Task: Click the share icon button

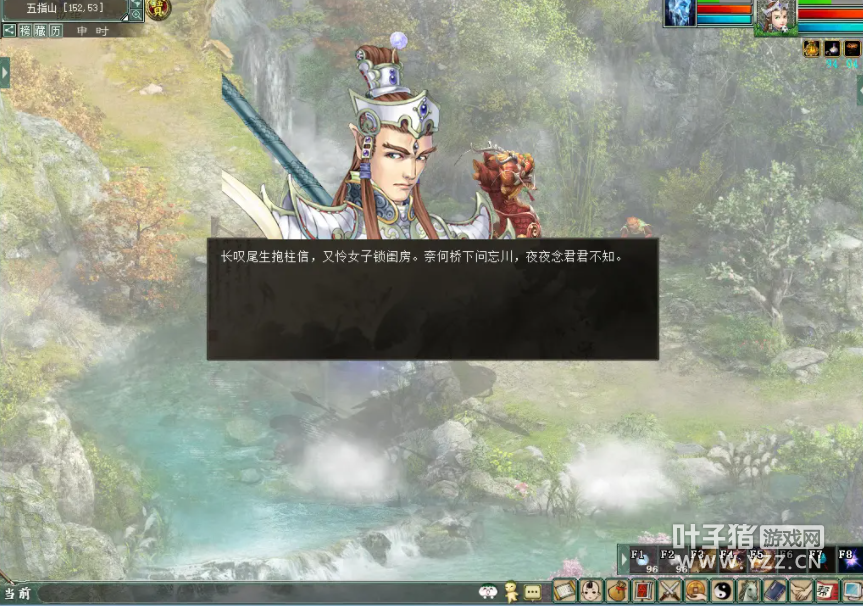Action: point(9,31)
